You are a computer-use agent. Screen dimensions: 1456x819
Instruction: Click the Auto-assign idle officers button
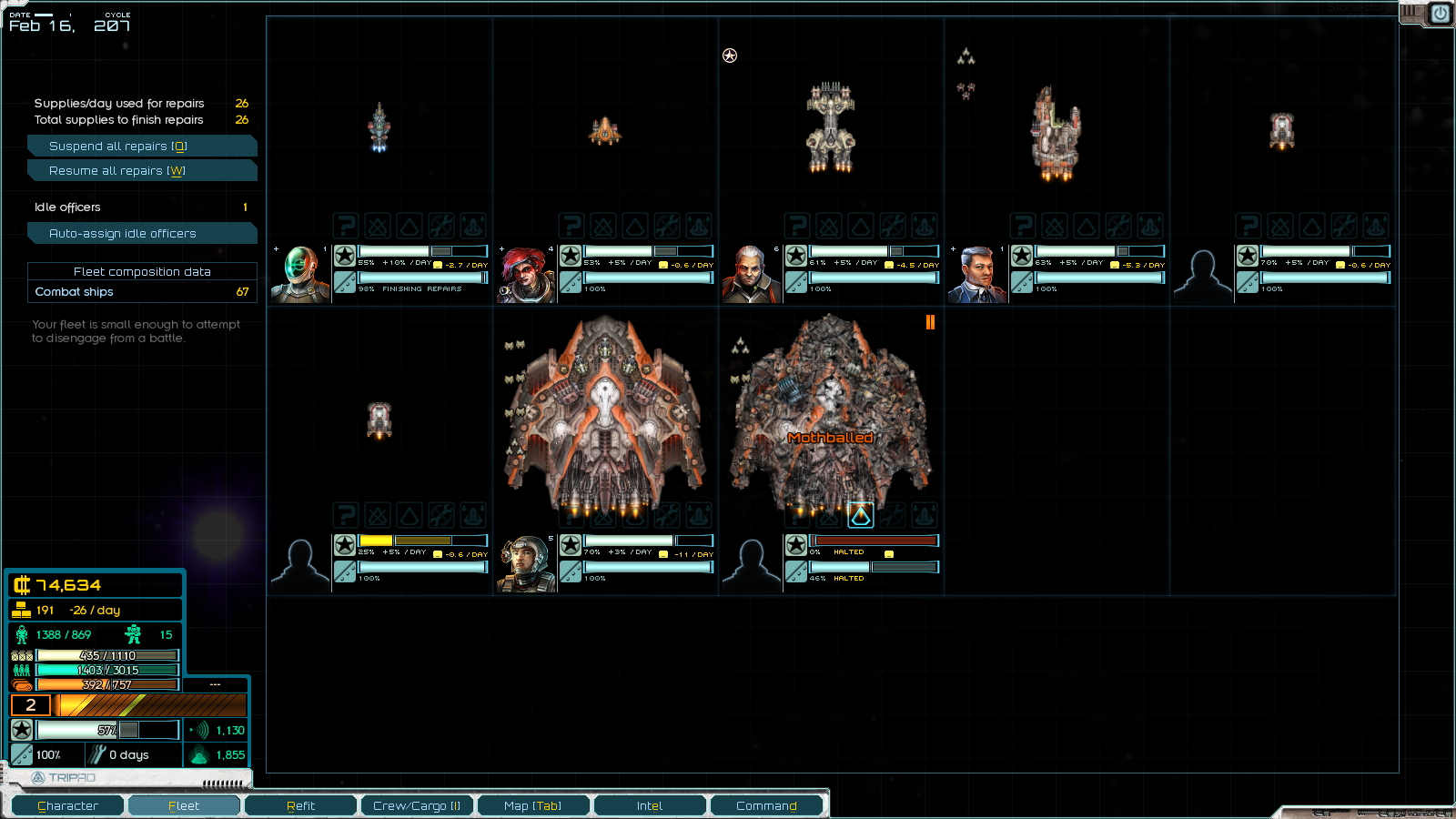click(x=142, y=233)
